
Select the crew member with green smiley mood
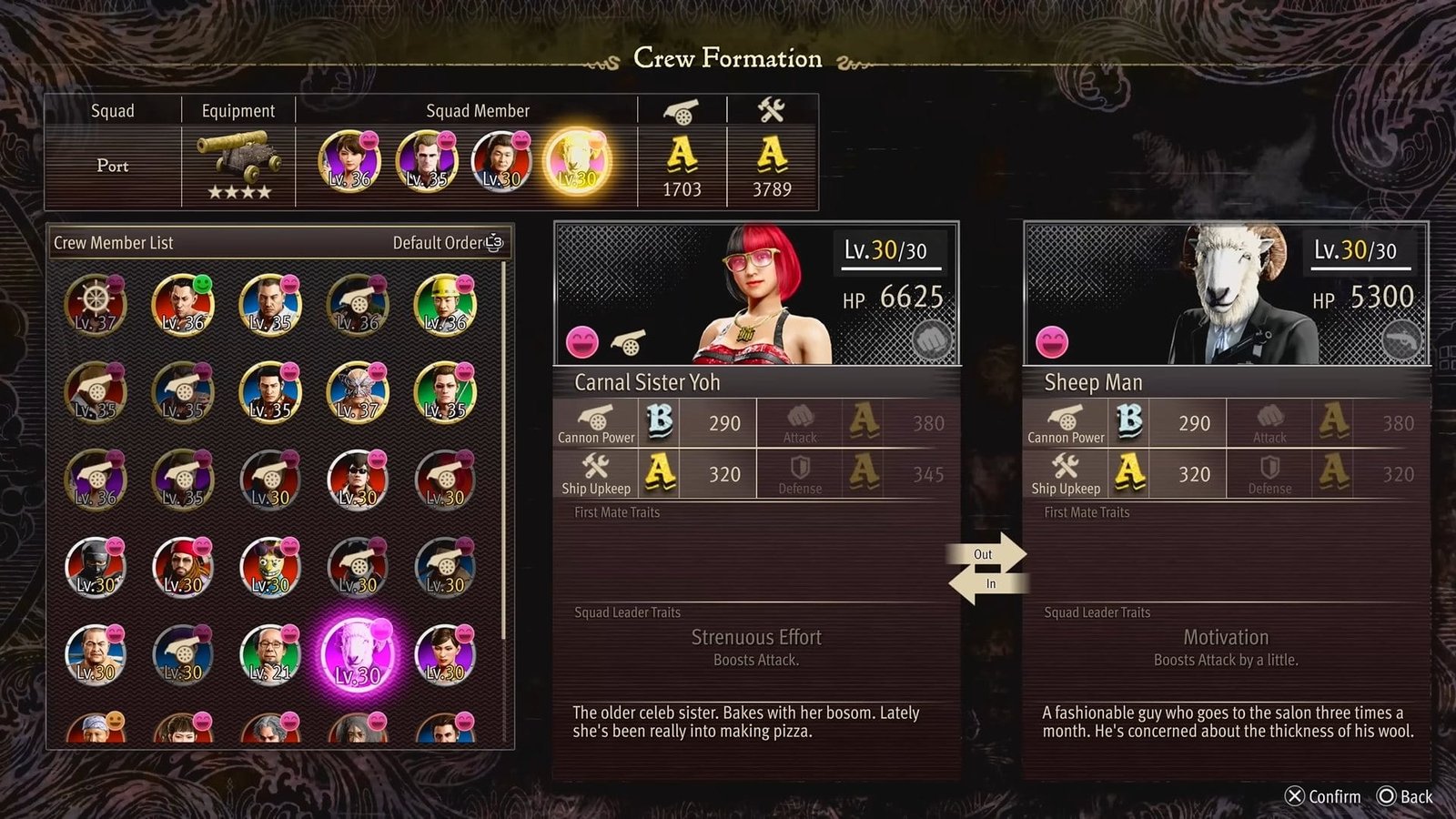point(182,305)
